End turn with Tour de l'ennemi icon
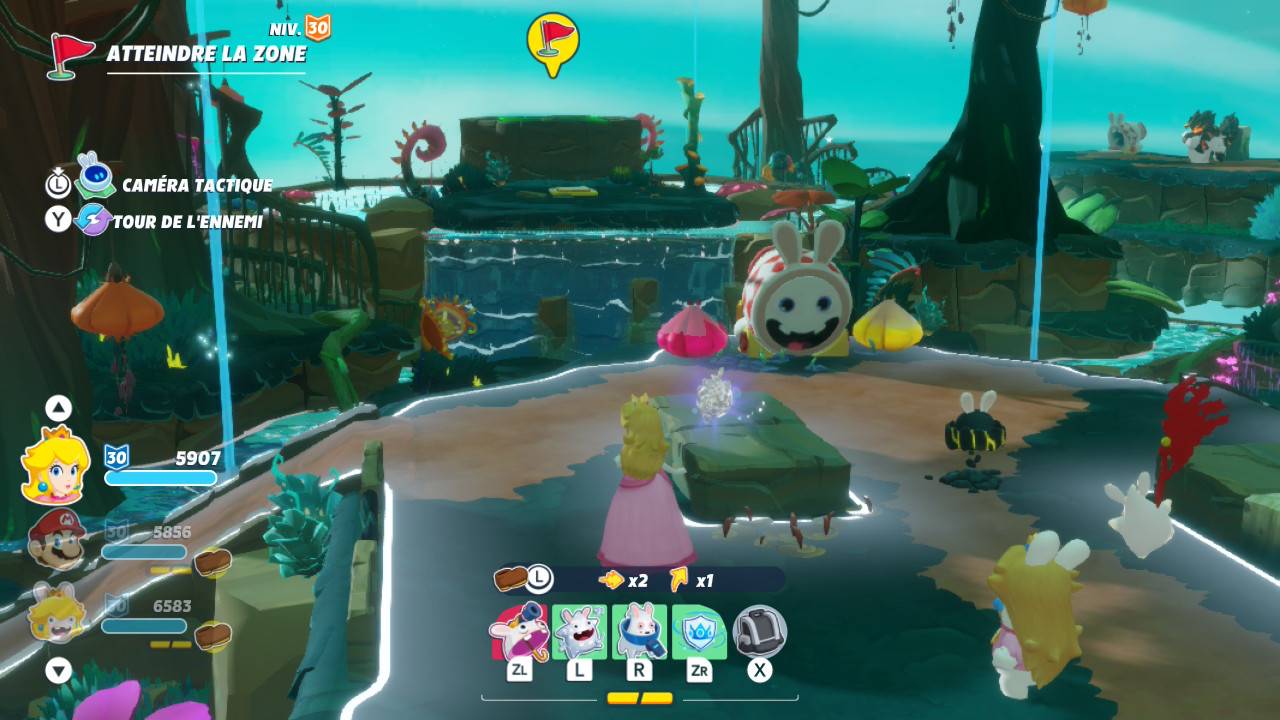The image size is (1280, 720). click(93, 220)
